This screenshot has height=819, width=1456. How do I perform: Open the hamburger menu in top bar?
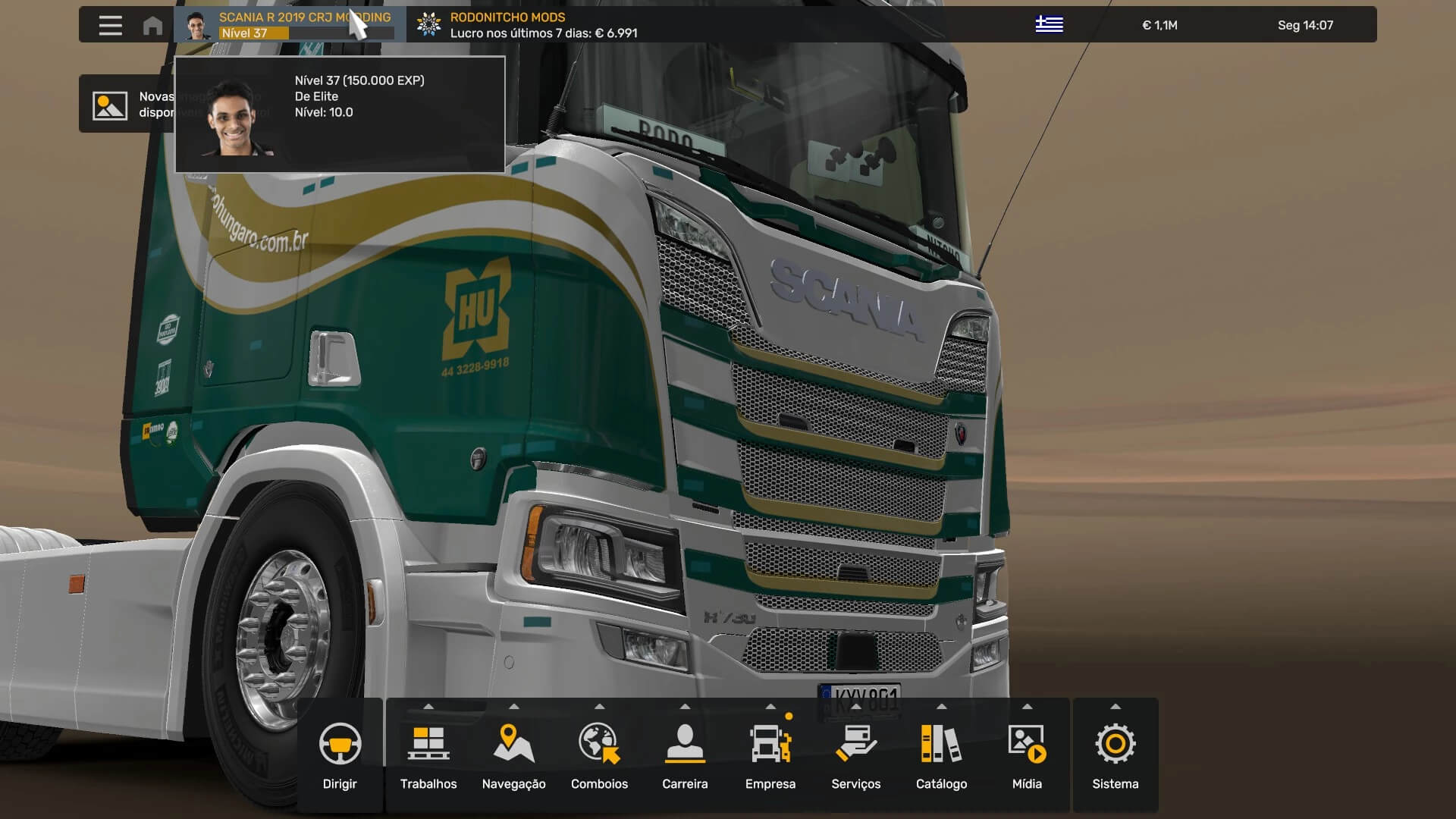(x=110, y=26)
